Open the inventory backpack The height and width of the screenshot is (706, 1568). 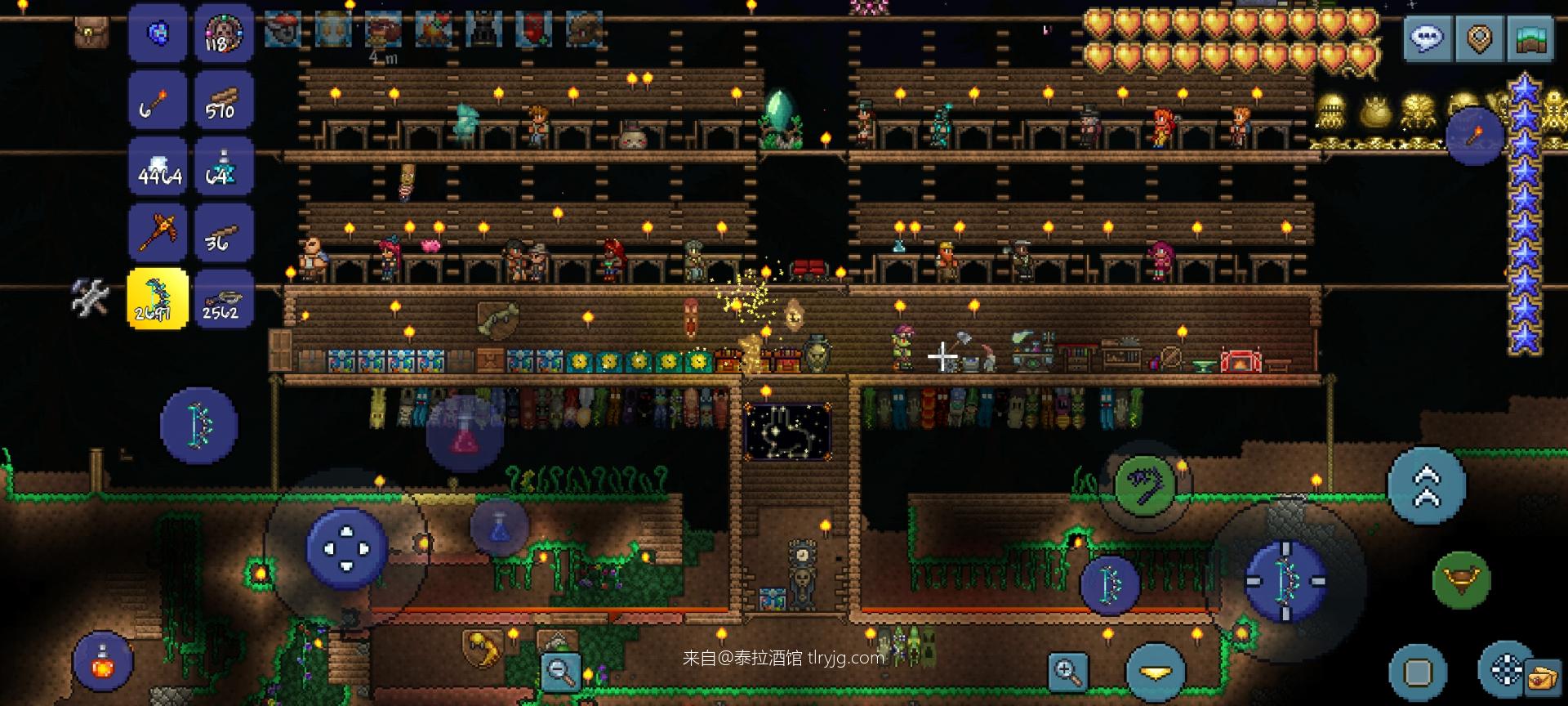click(91, 33)
